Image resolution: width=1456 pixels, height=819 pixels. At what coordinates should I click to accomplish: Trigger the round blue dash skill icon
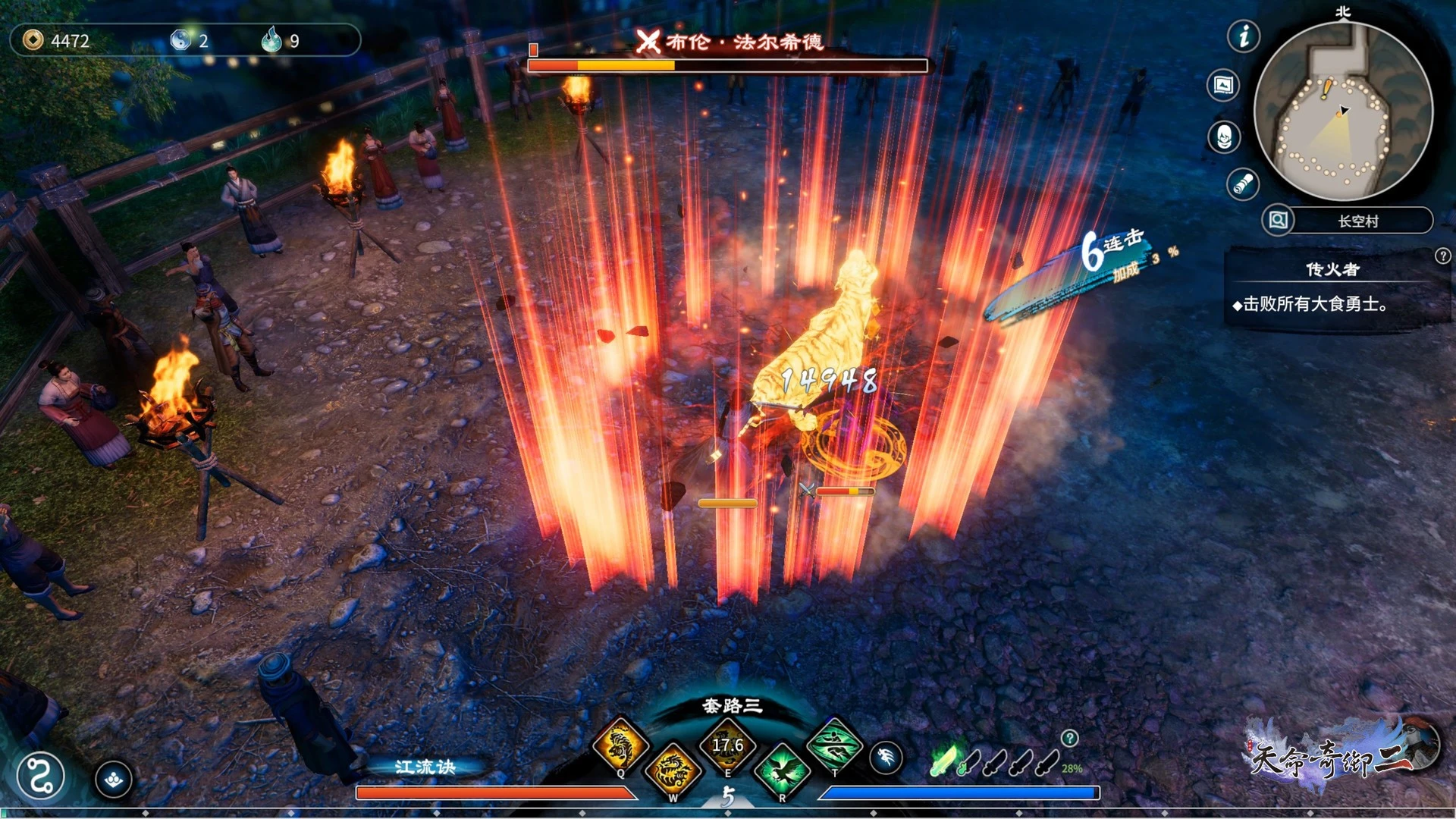886,758
